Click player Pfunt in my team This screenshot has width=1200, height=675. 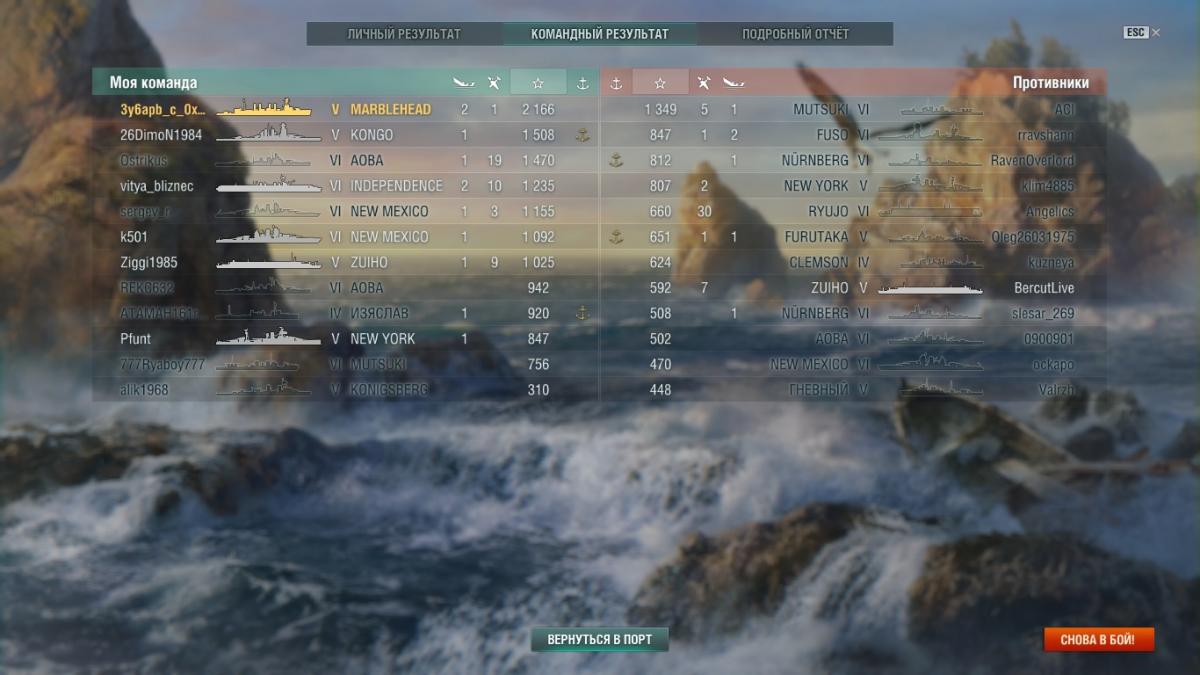tap(136, 339)
